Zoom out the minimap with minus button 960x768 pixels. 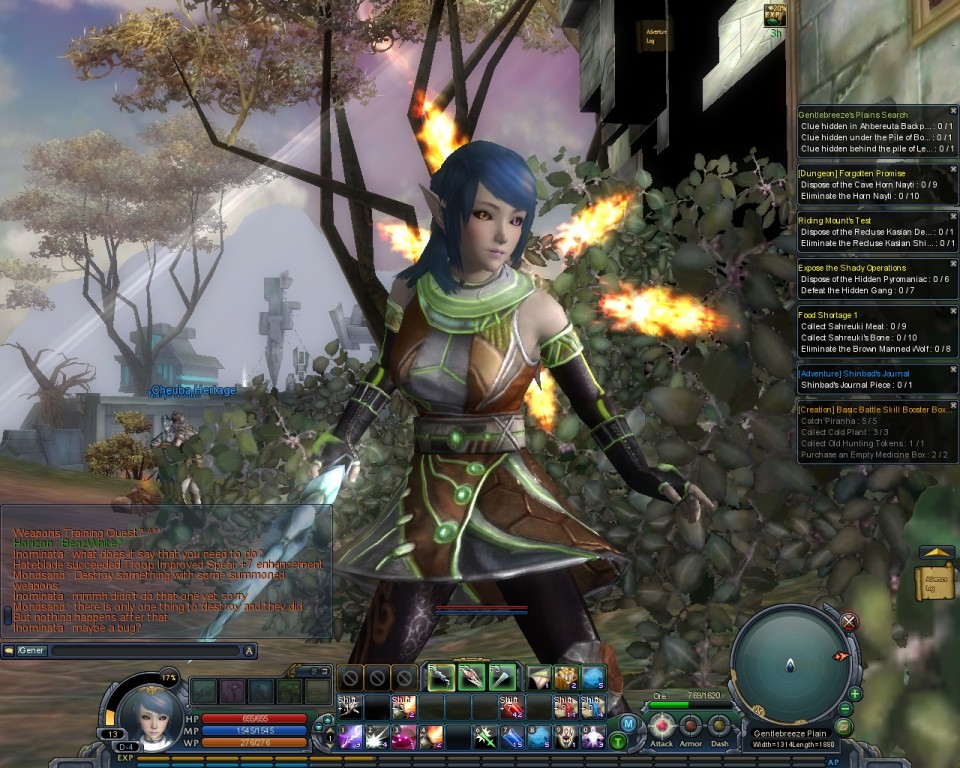[845, 710]
